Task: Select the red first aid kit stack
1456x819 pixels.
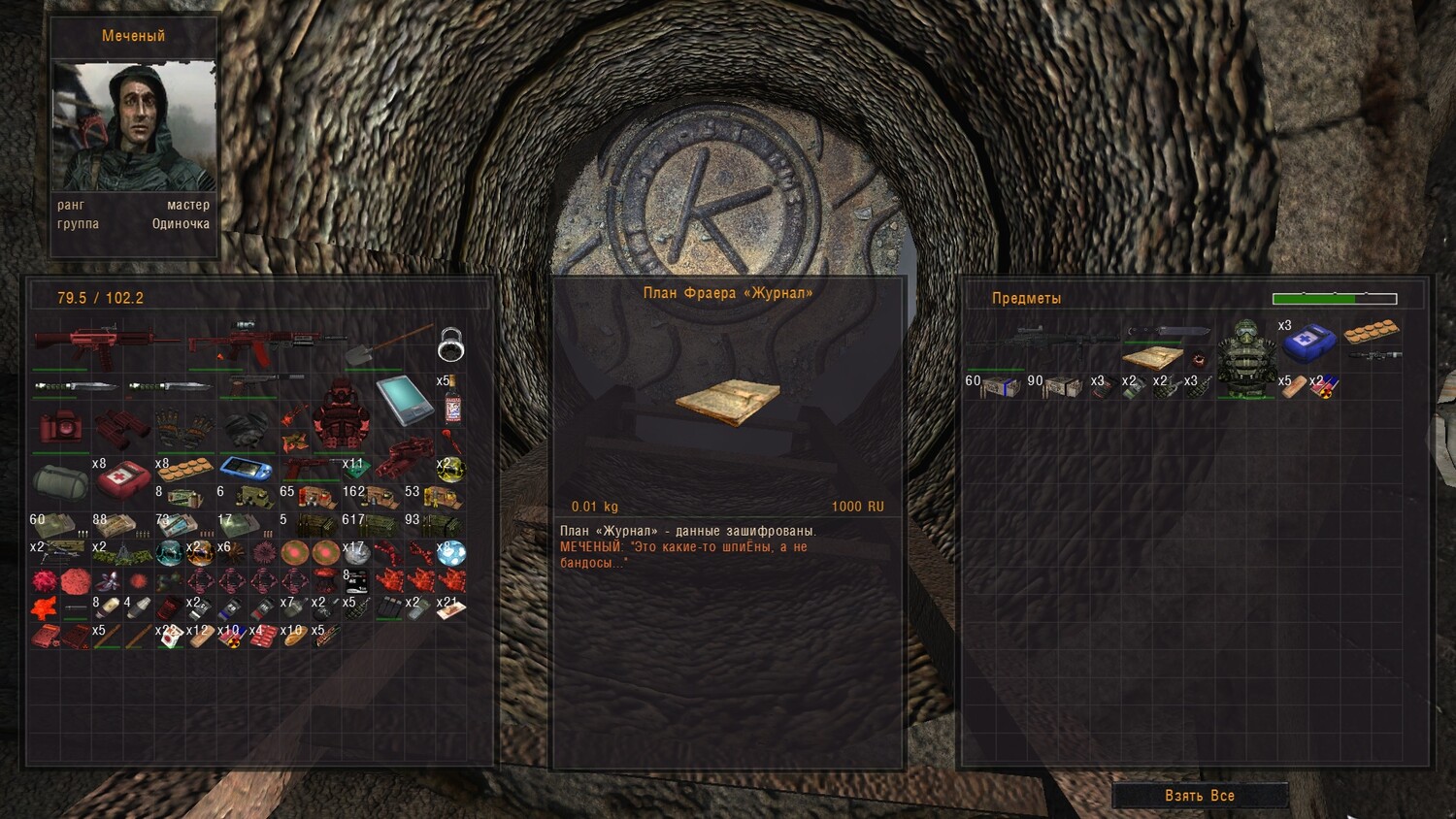Action: tap(122, 476)
